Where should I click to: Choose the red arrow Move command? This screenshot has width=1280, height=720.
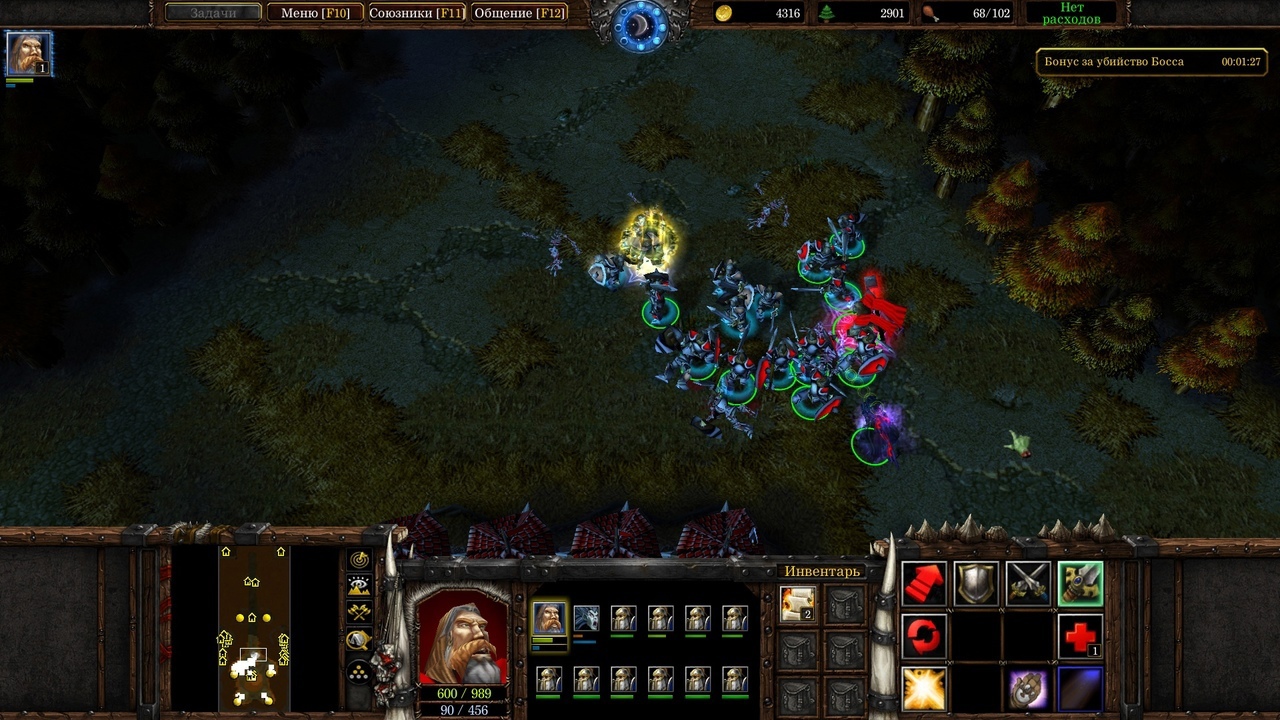(924, 583)
